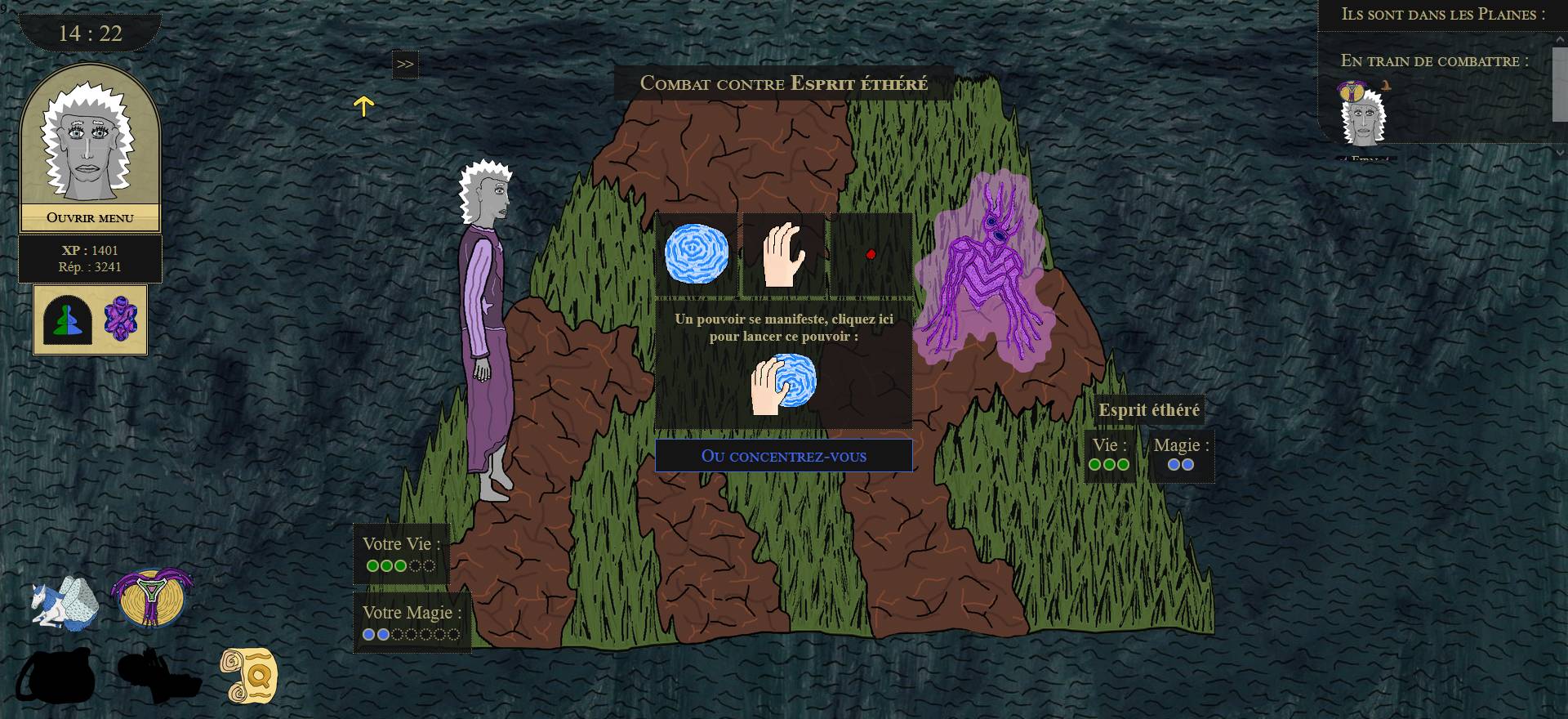
Task: Click the double-arrow expand button
Action: tap(405, 65)
